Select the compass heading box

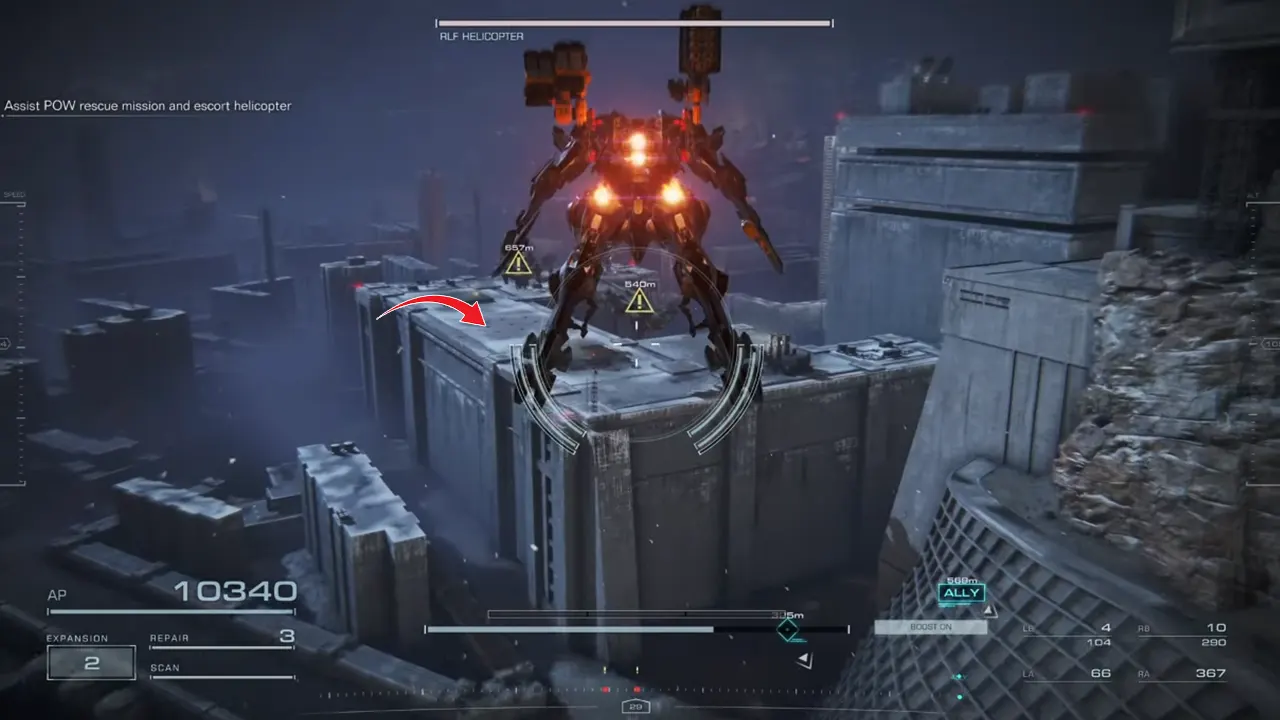(635, 707)
